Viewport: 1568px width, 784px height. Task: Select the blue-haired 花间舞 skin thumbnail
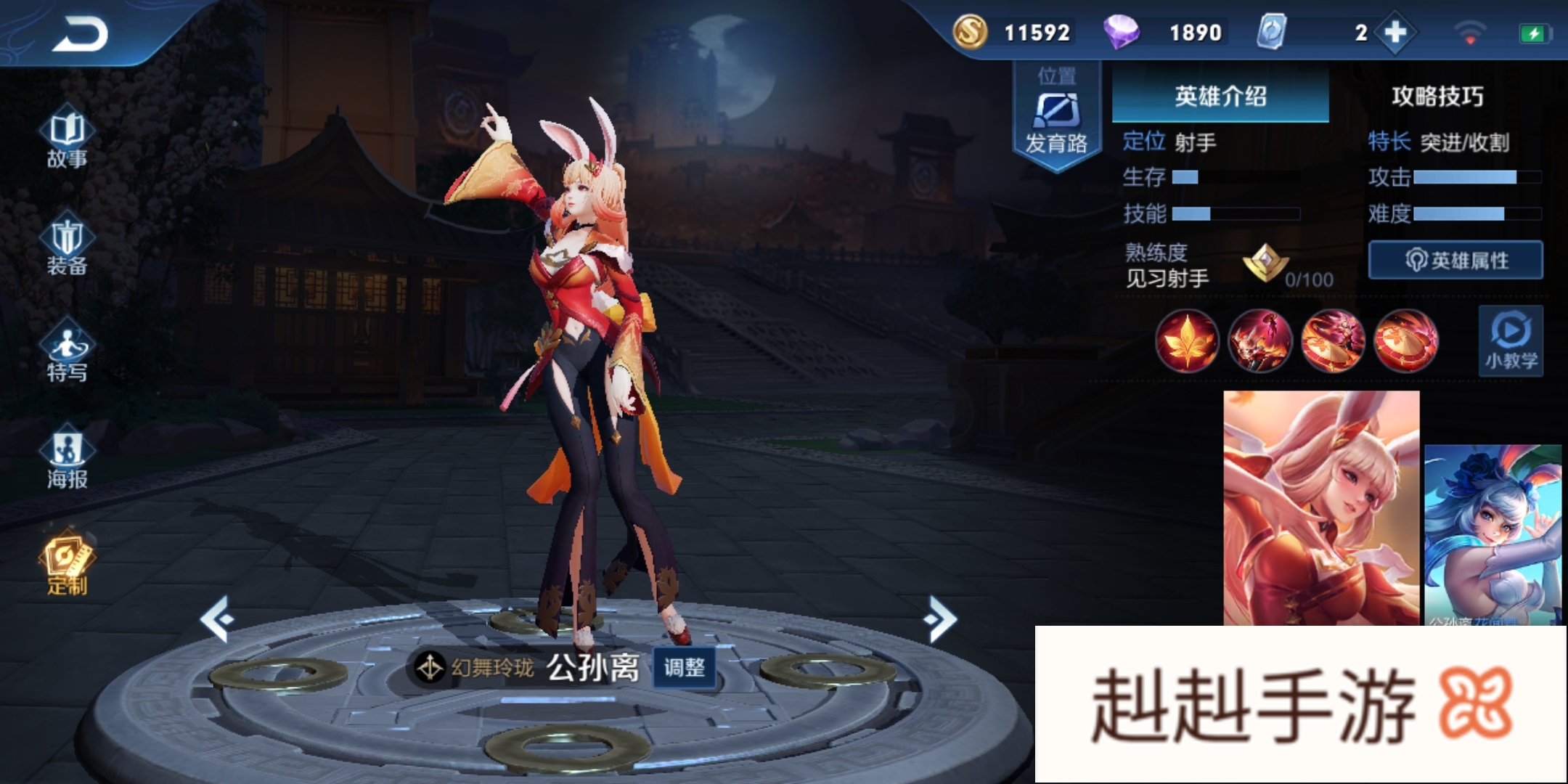[1493, 534]
